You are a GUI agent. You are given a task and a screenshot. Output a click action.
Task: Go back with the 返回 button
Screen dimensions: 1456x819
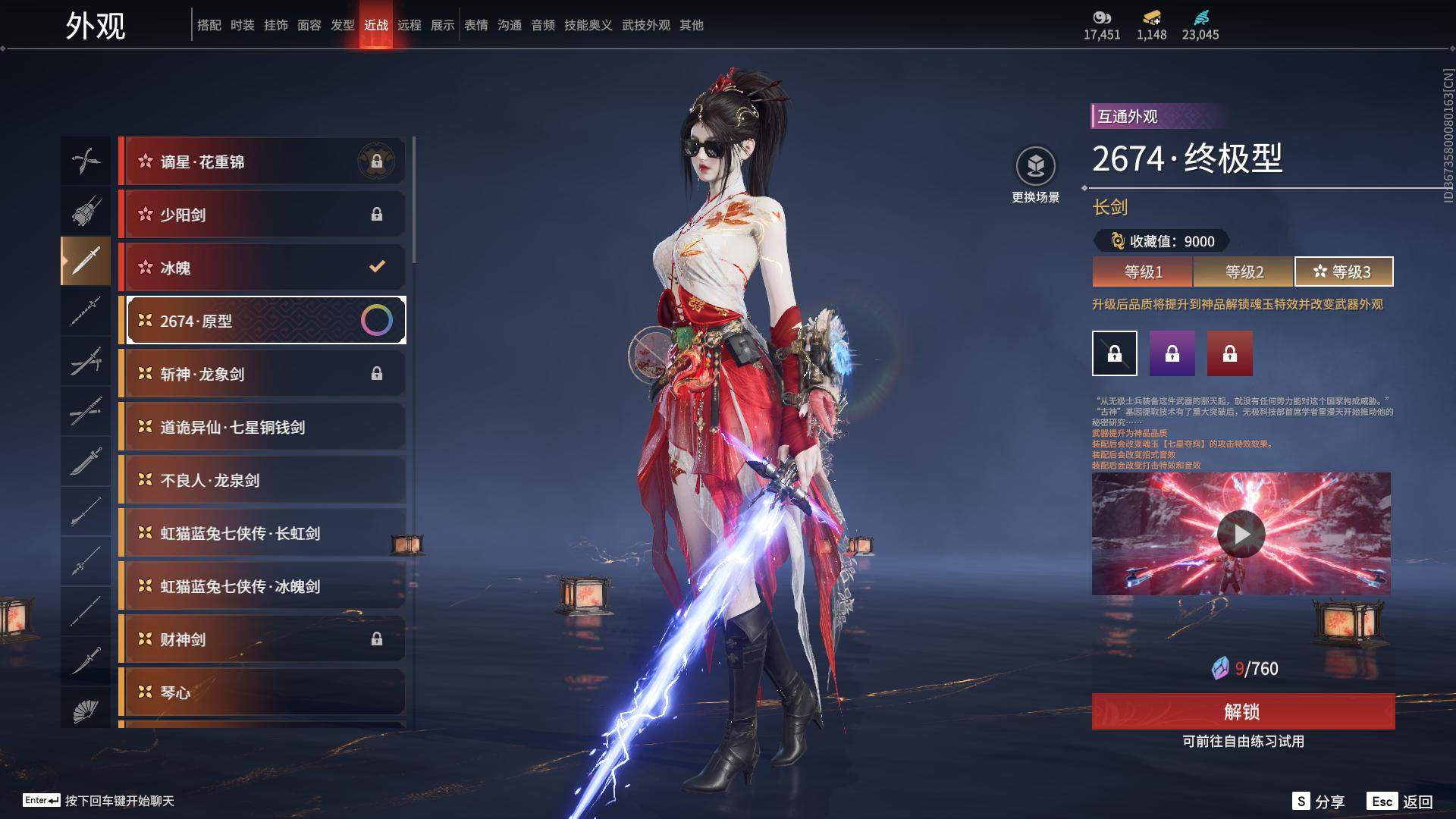coord(1400,802)
